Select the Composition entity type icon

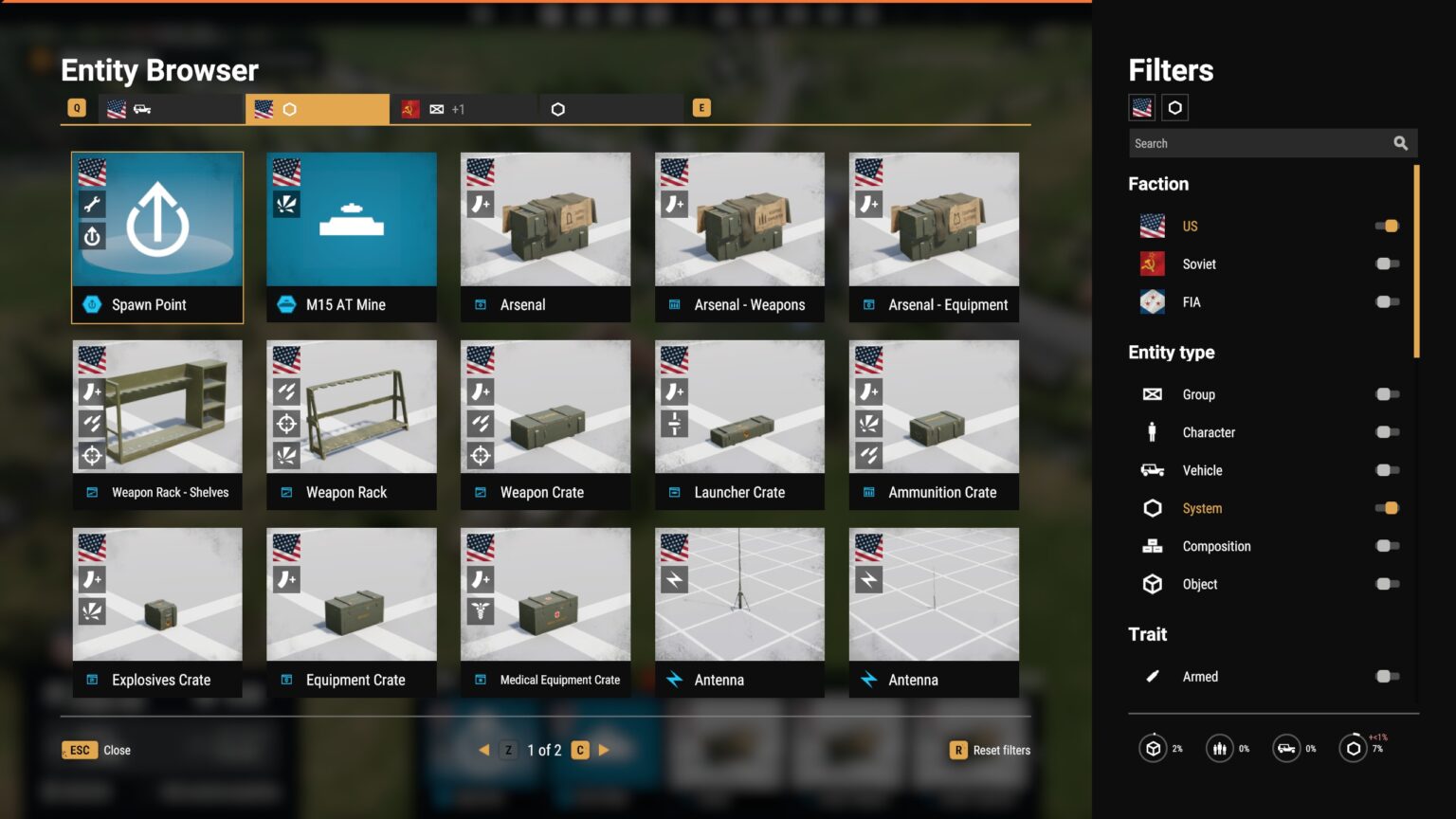pos(1152,546)
